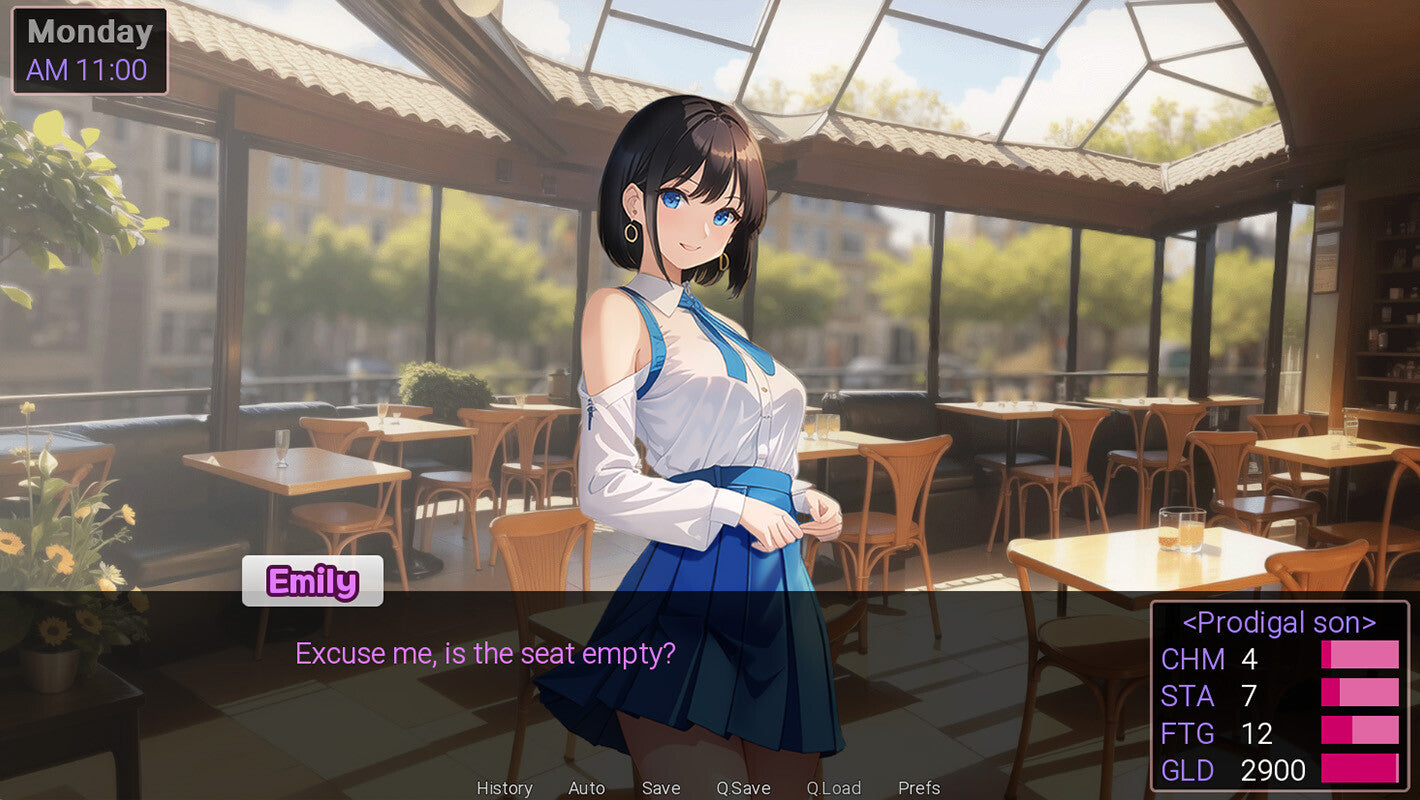The image size is (1420, 800).
Task: Open the Prefs settings
Action: (x=919, y=788)
